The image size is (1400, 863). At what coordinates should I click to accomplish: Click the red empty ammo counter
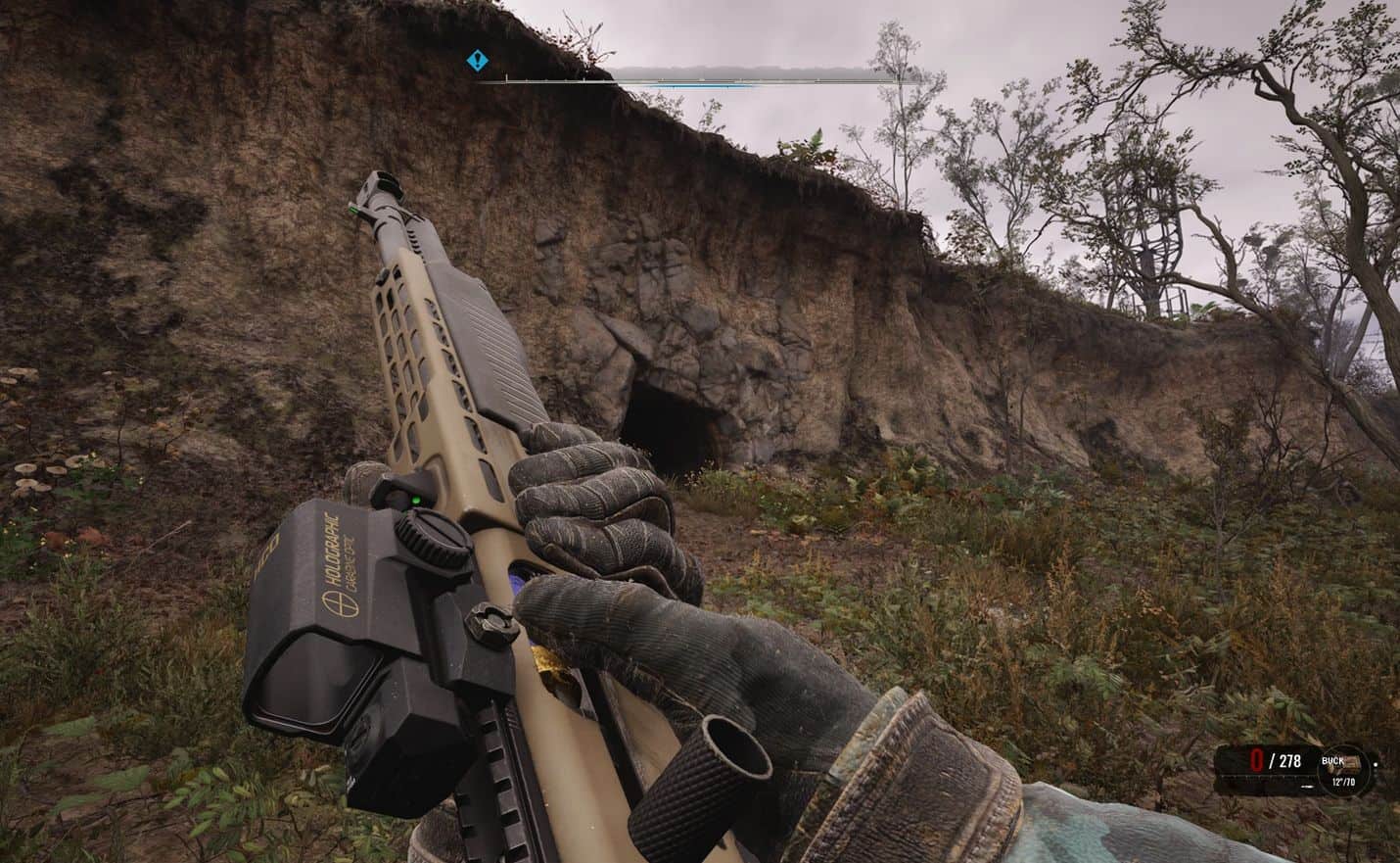tap(1256, 759)
